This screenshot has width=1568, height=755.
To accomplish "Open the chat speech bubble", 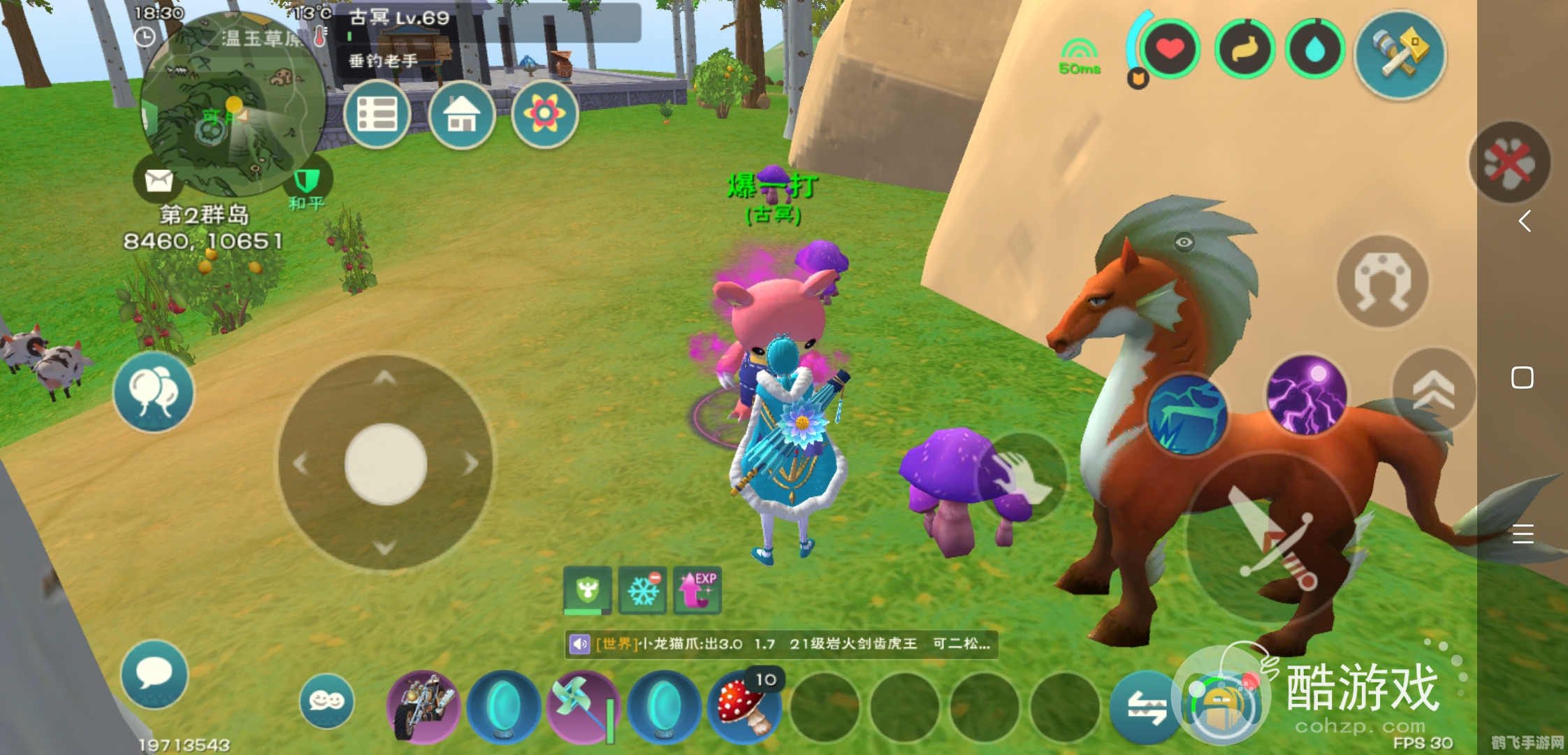I will (x=154, y=674).
